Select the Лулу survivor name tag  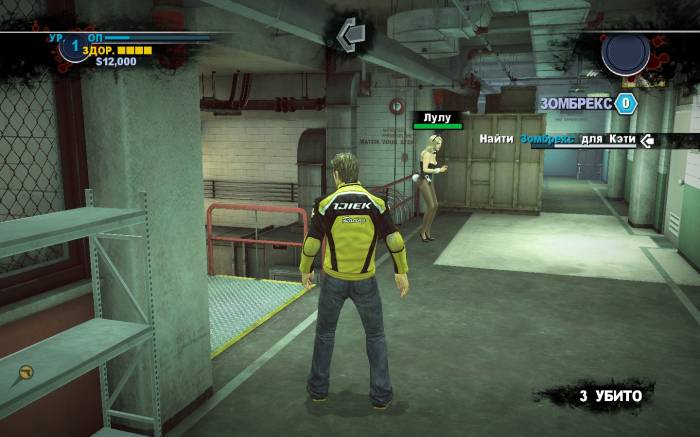pos(438,117)
